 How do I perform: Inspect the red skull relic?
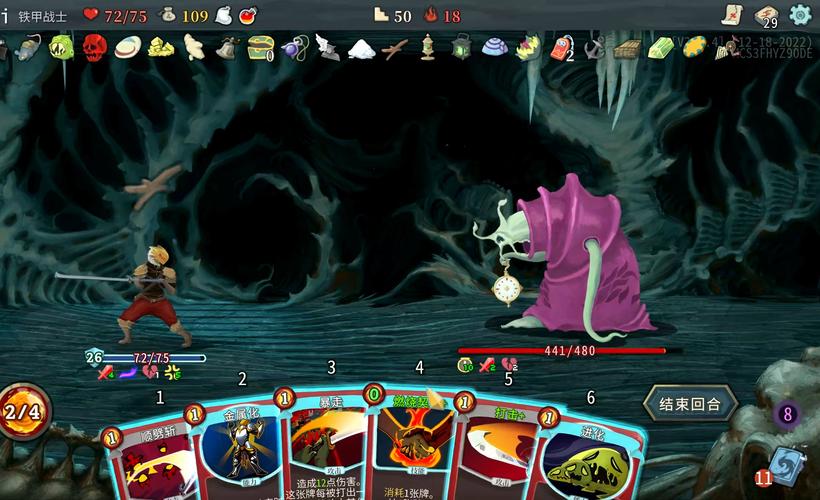coord(94,47)
